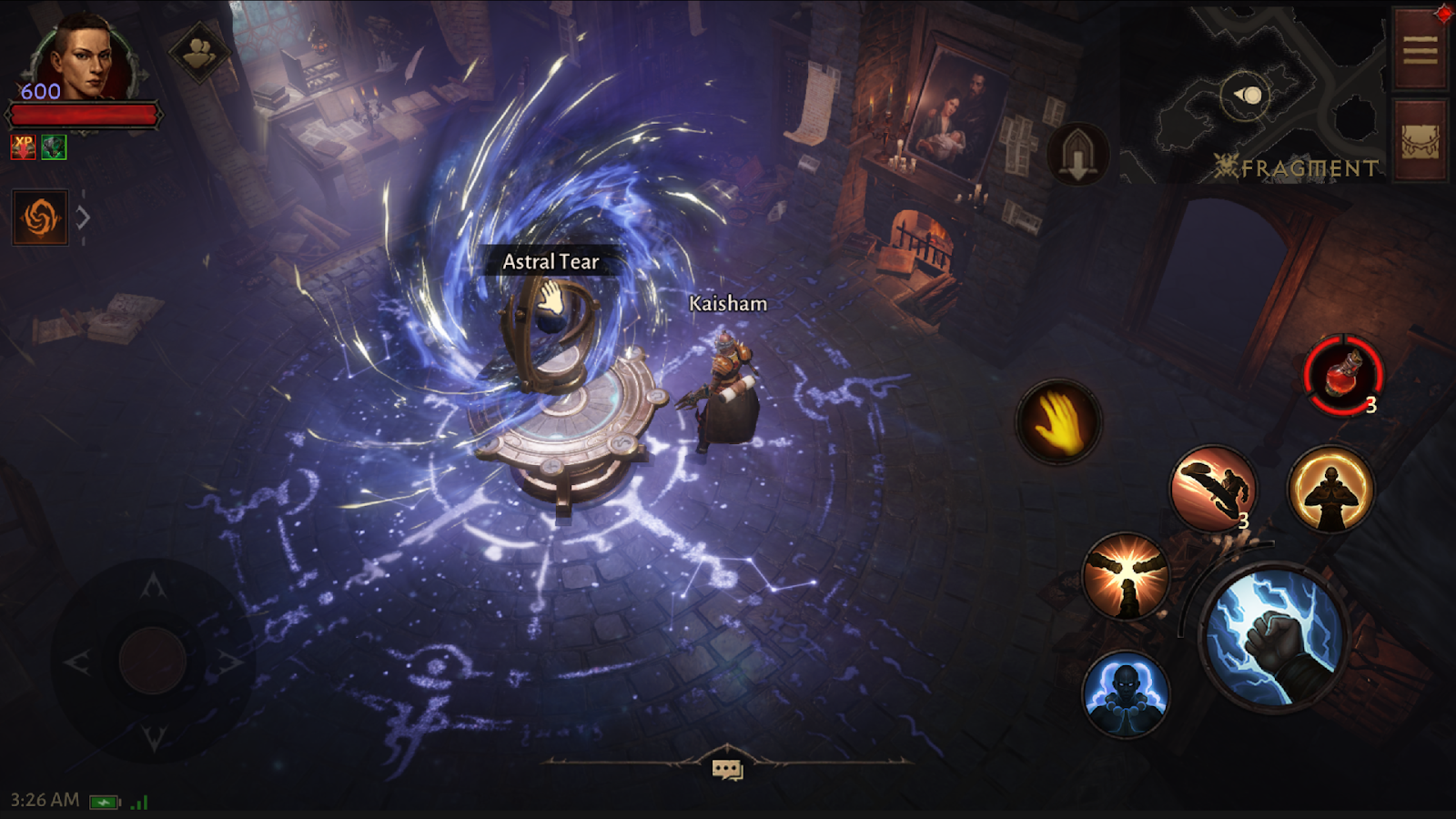Tap the center of the virtual joystick
The width and height of the screenshot is (1456, 819).
coord(153,660)
